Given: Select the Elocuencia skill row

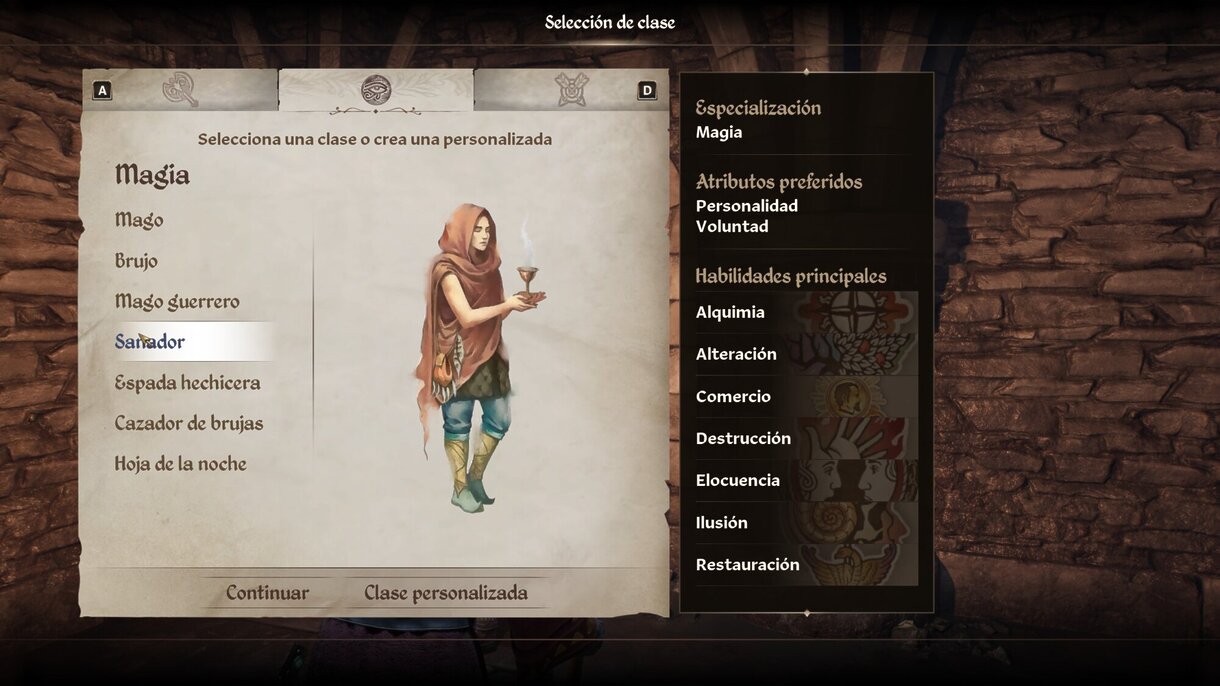Looking at the screenshot, I should (806, 481).
